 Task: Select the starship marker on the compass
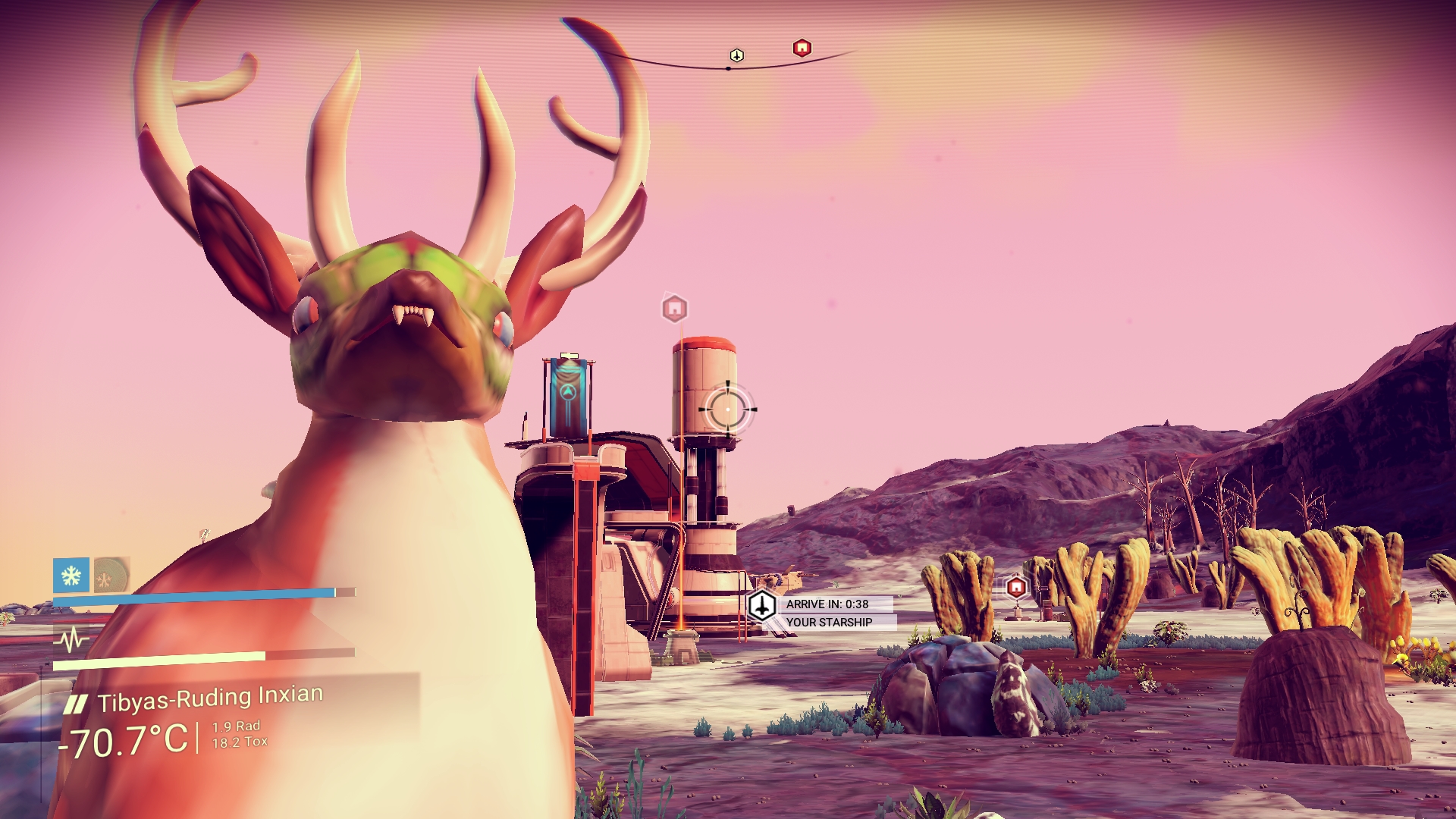(736, 55)
